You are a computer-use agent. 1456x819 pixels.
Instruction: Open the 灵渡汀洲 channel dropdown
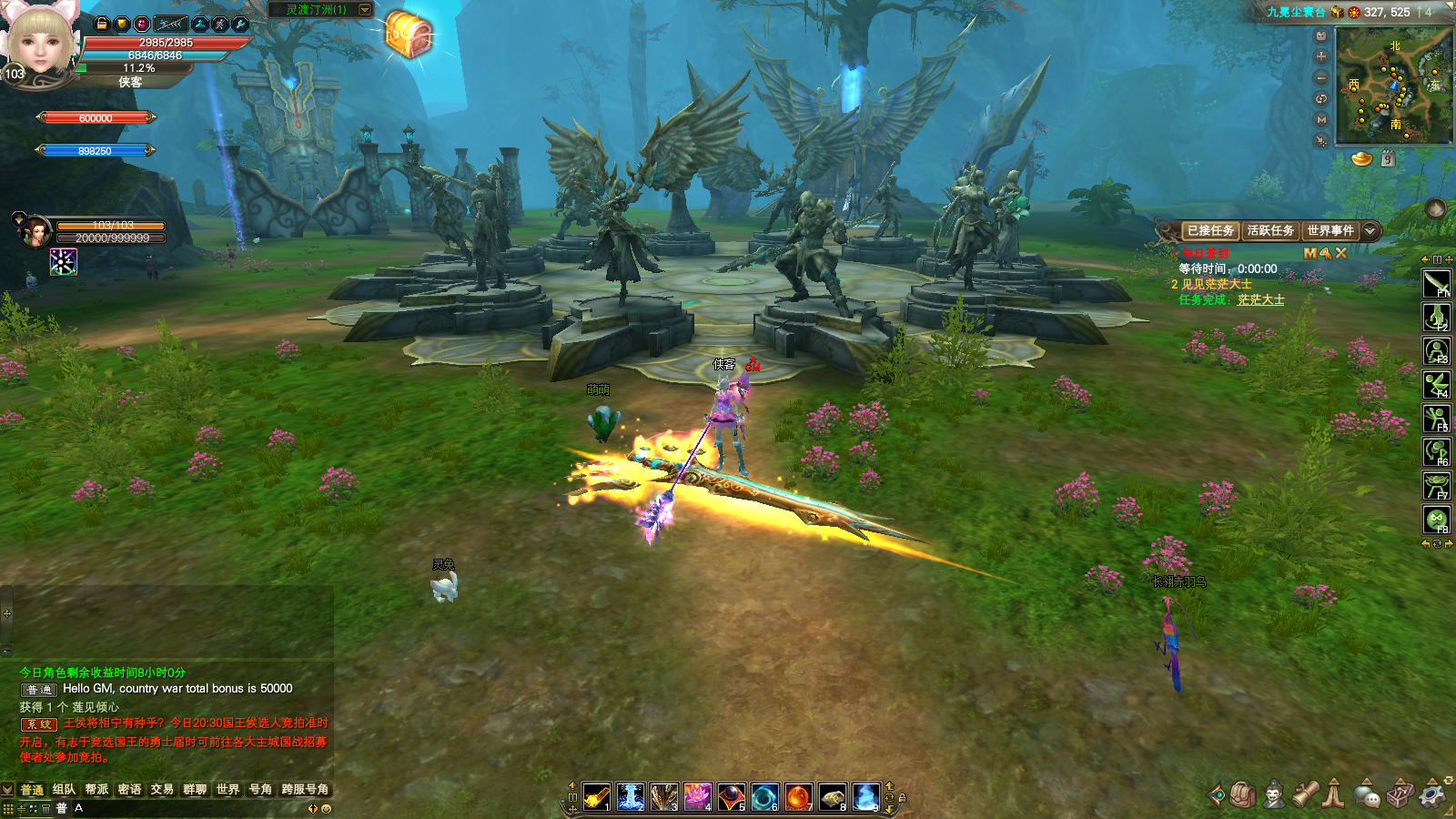coord(365,10)
